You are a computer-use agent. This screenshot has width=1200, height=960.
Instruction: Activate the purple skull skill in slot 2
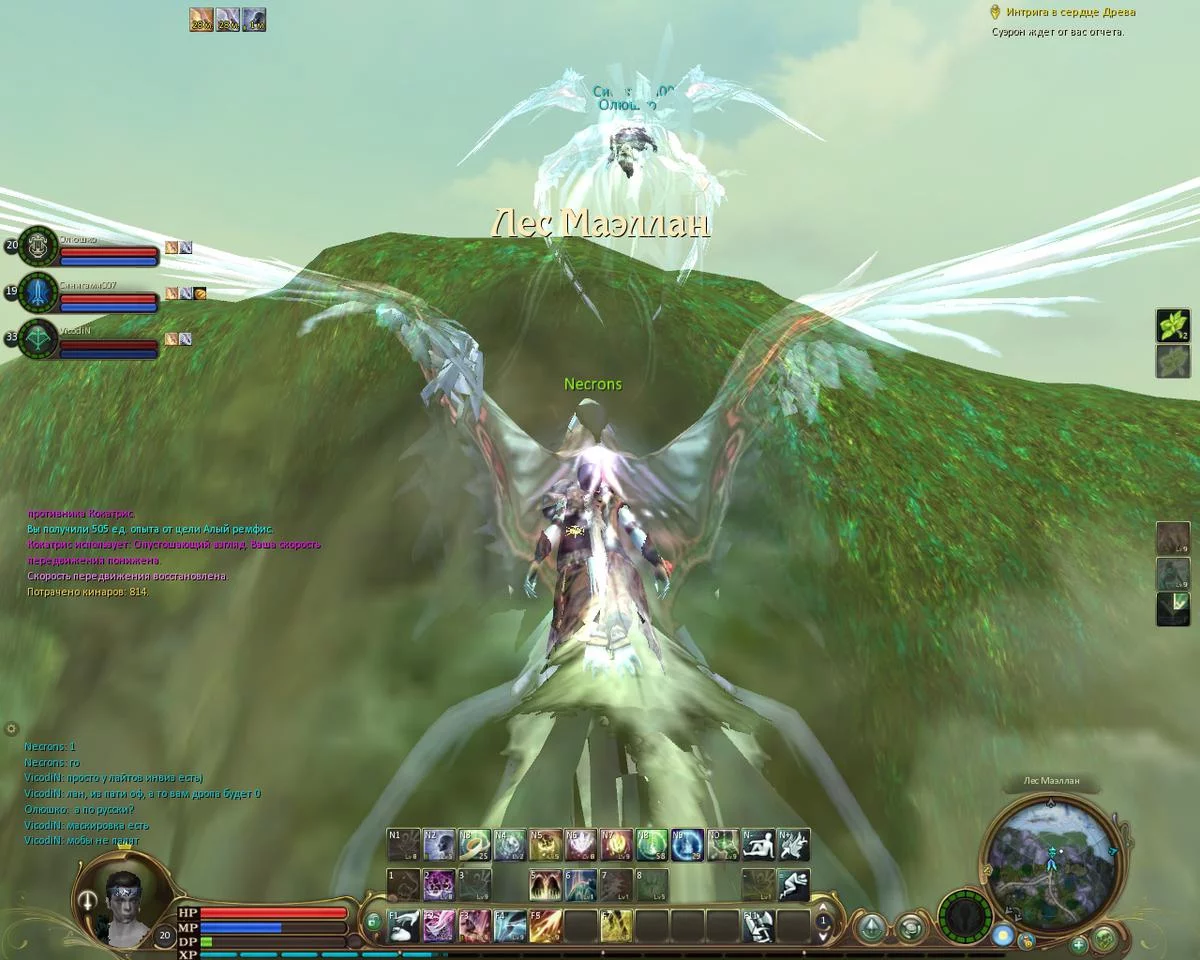point(439,885)
